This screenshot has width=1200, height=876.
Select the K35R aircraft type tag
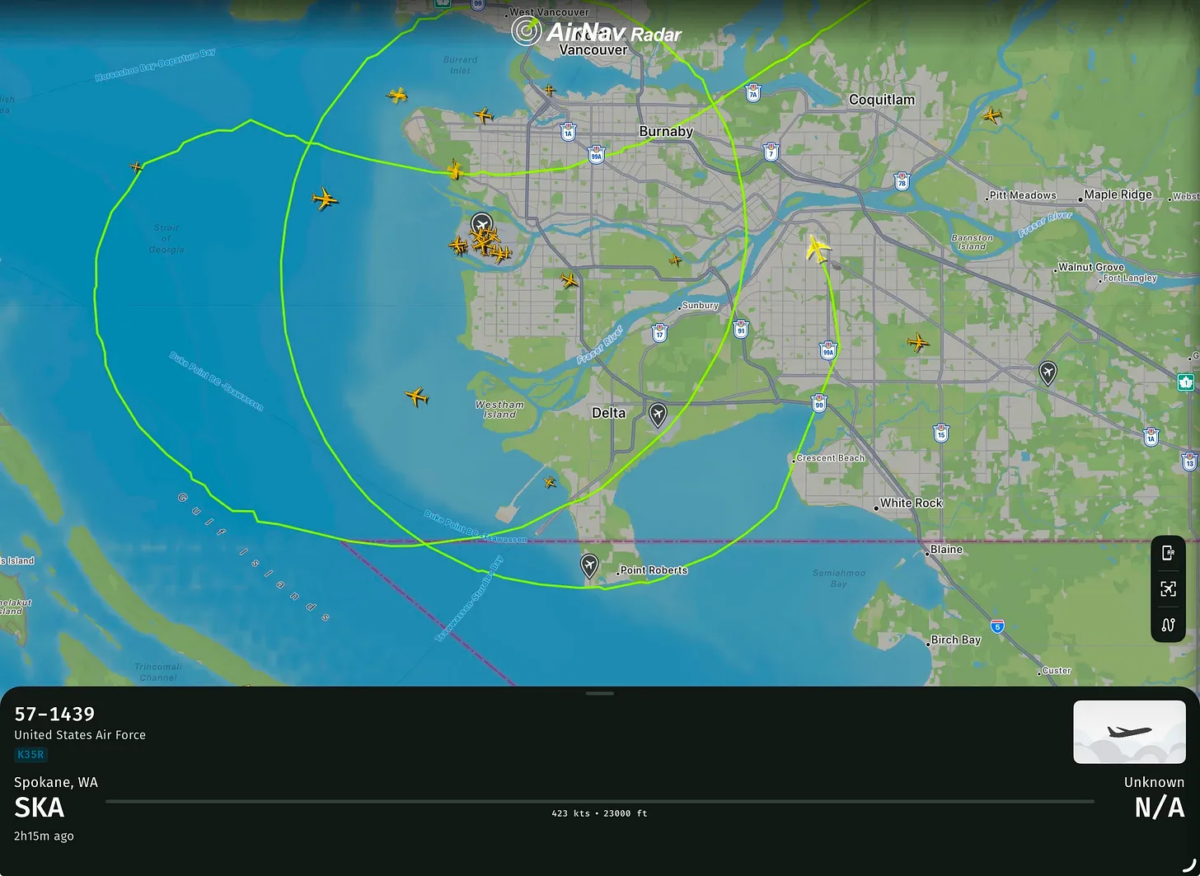point(30,755)
